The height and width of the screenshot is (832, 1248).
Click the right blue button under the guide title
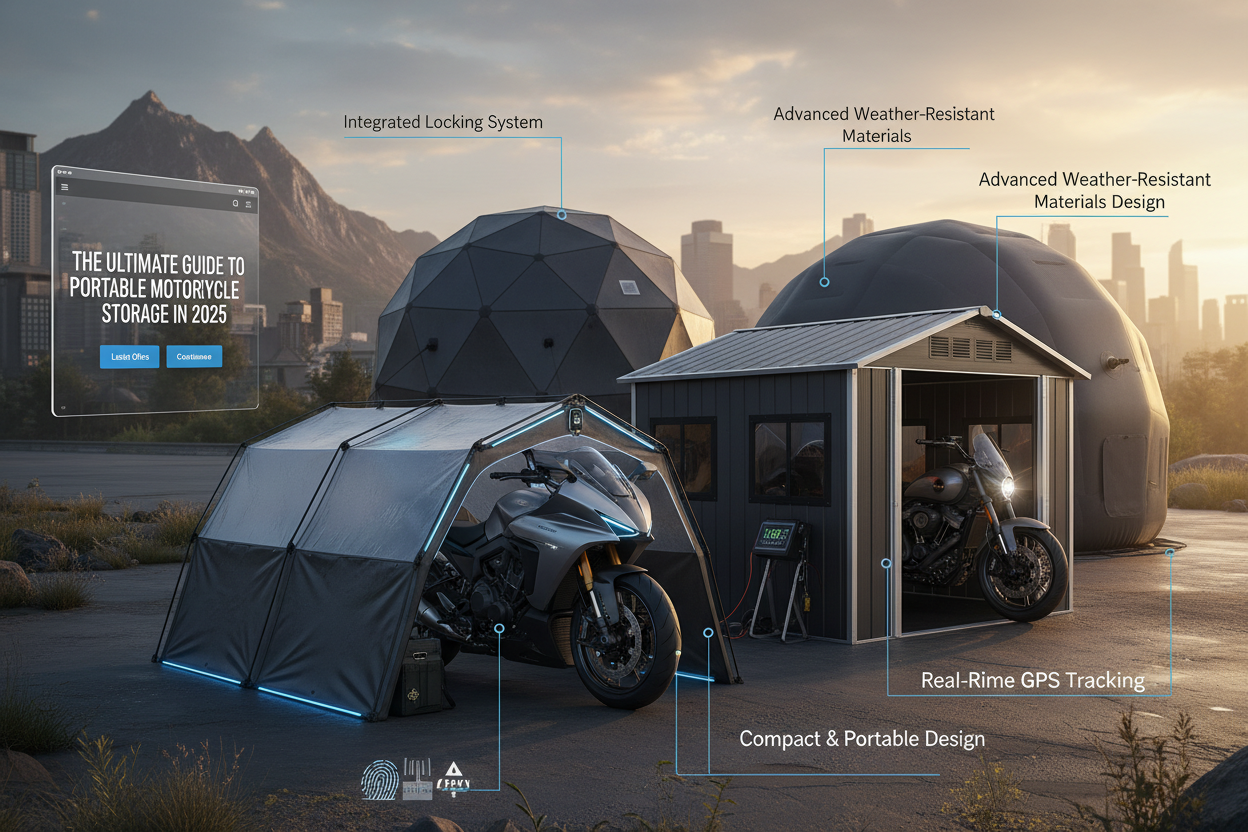point(194,356)
